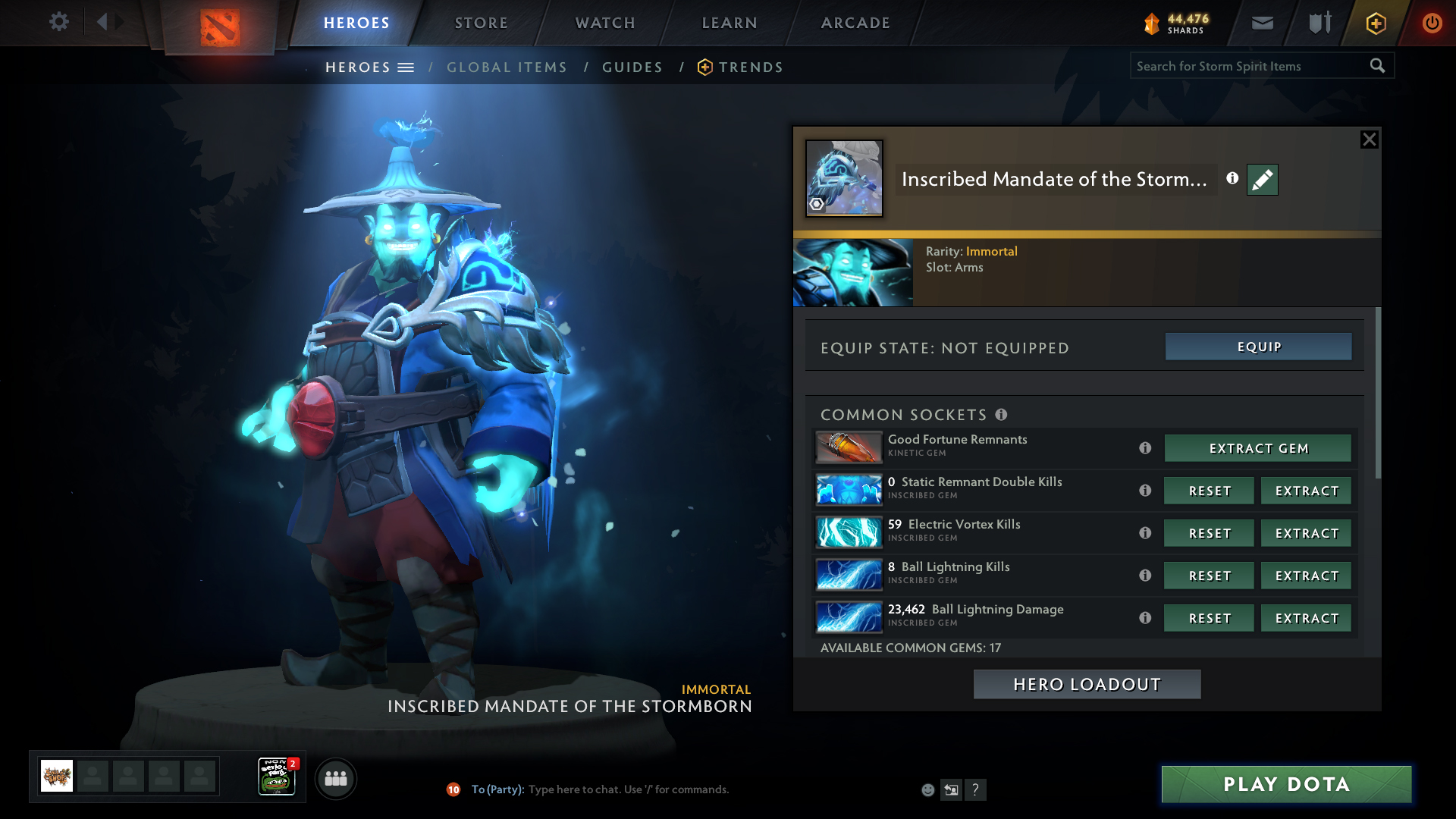Open the Hero Loadout

pos(1087,684)
